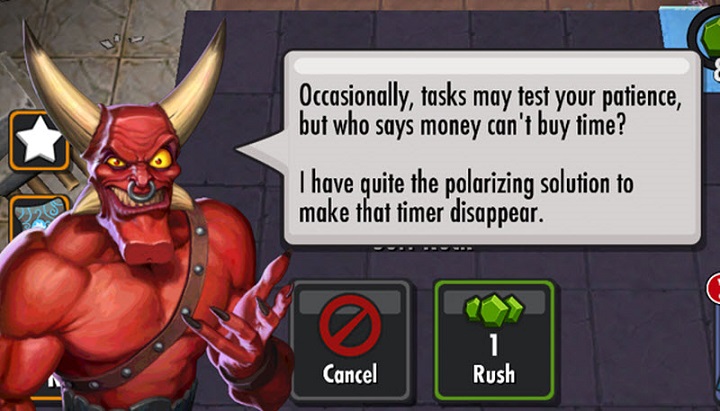720x411 pixels.
Task: Cancel the task rush
Action: 350,341
